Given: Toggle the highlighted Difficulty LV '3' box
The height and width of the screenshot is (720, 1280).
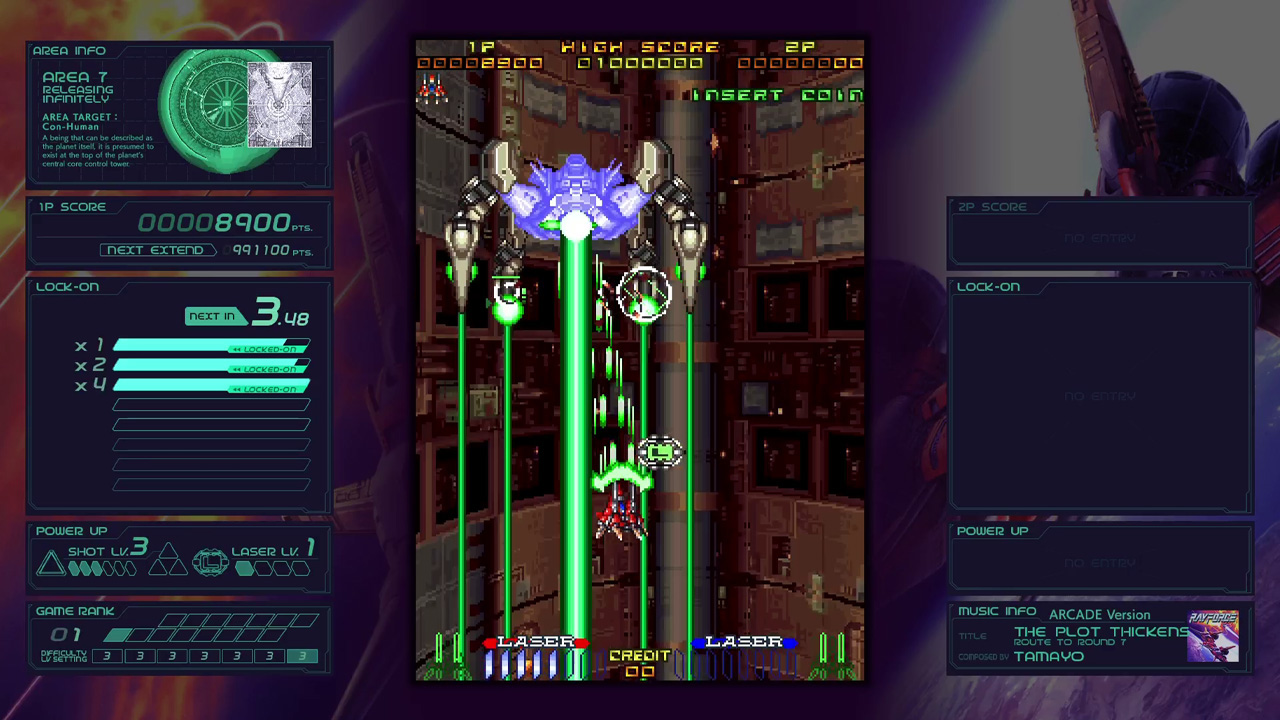Looking at the screenshot, I should pos(303,657).
